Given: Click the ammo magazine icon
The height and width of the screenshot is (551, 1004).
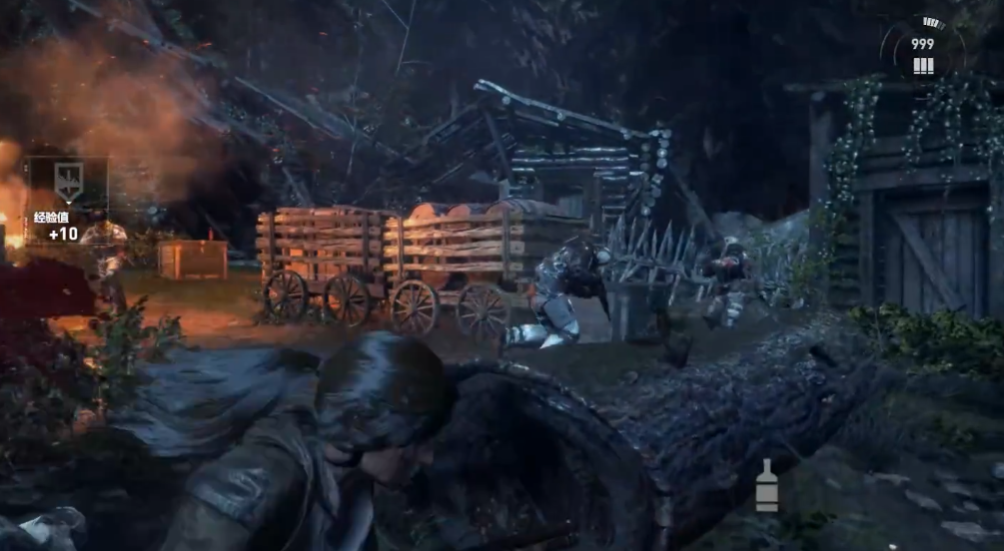Looking at the screenshot, I should click(x=923, y=66).
